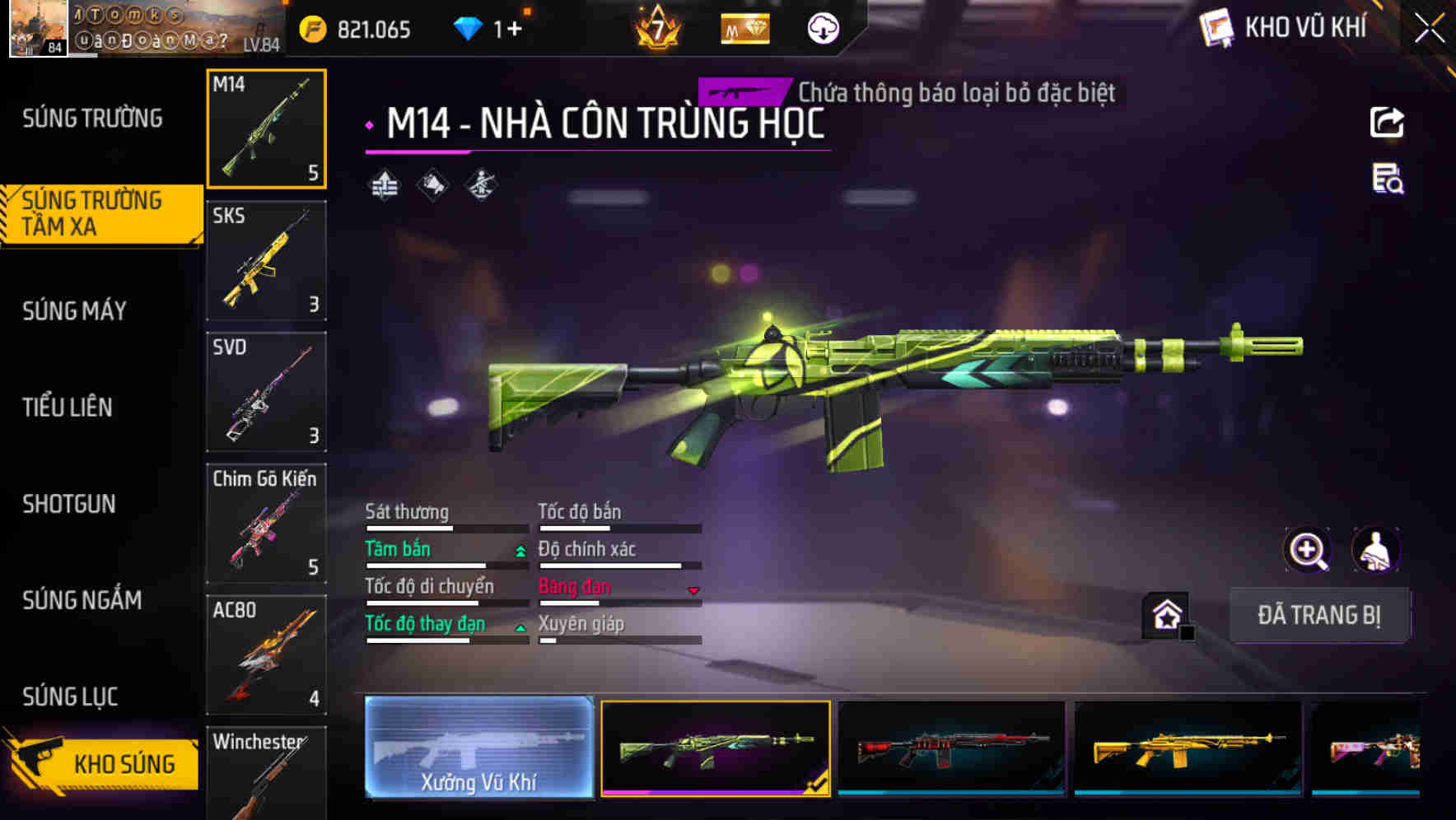Open the M diamond event icon
Image resolution: width=1456 pixels, height=820 pixels.
click(744, 28)
